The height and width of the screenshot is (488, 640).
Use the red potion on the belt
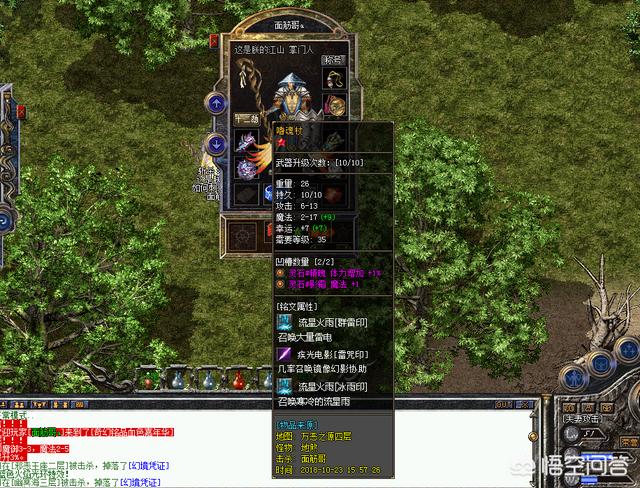(239, 380)
